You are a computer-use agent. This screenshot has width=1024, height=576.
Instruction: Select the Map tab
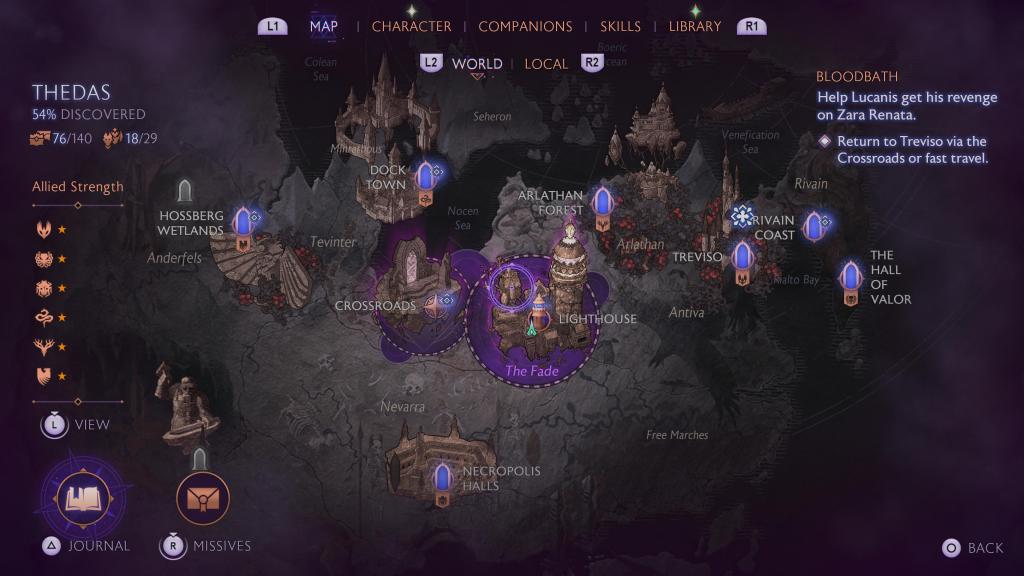324,26
